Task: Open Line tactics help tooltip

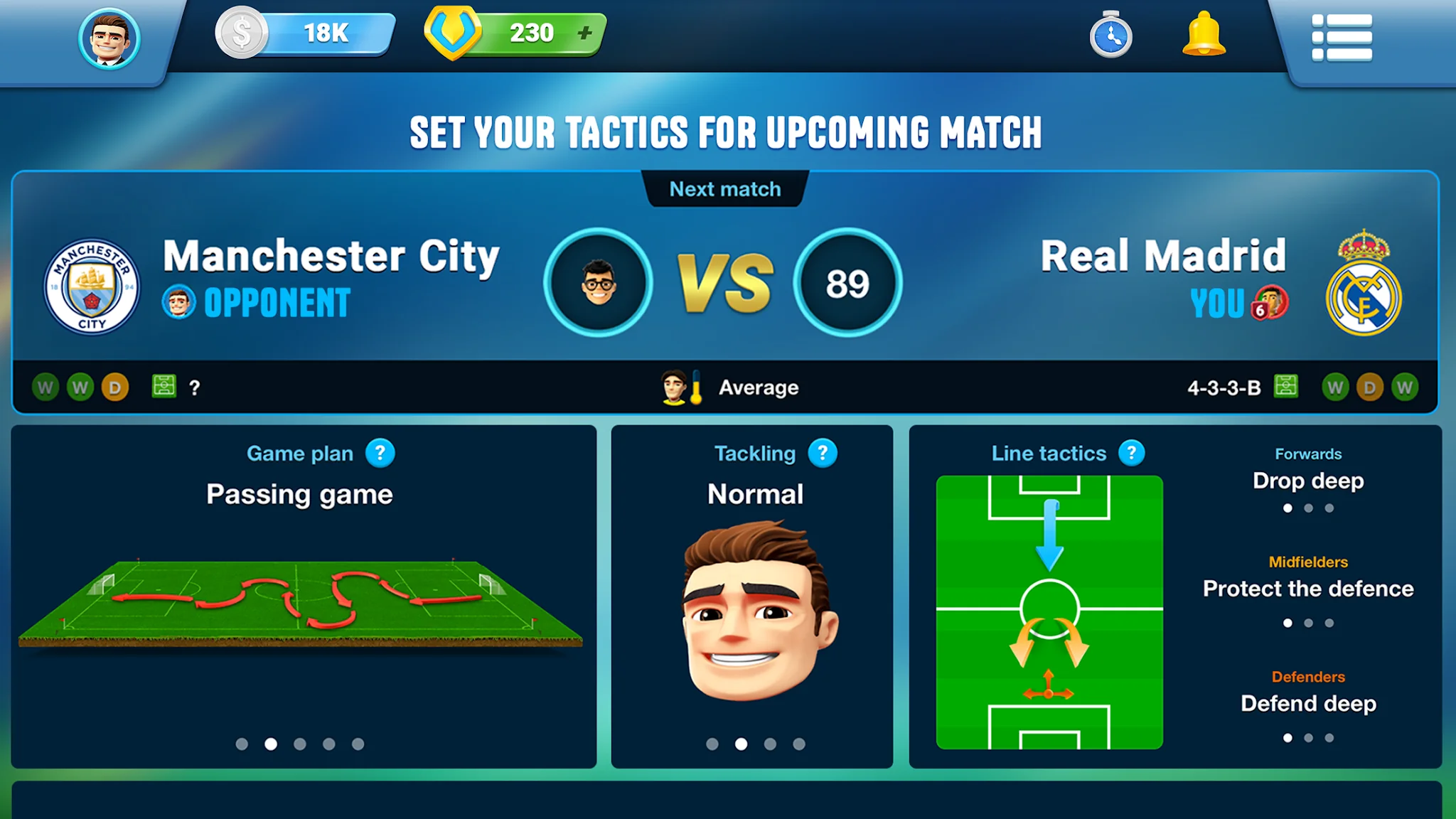Action: [x=1130, y=453]
